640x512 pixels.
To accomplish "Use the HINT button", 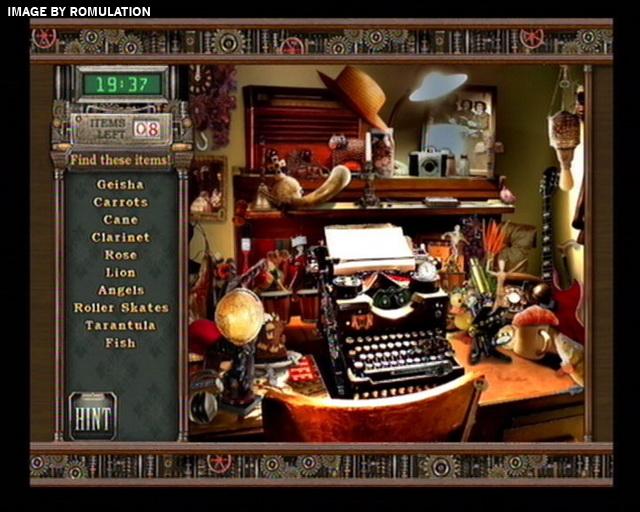I will [93, 414].
